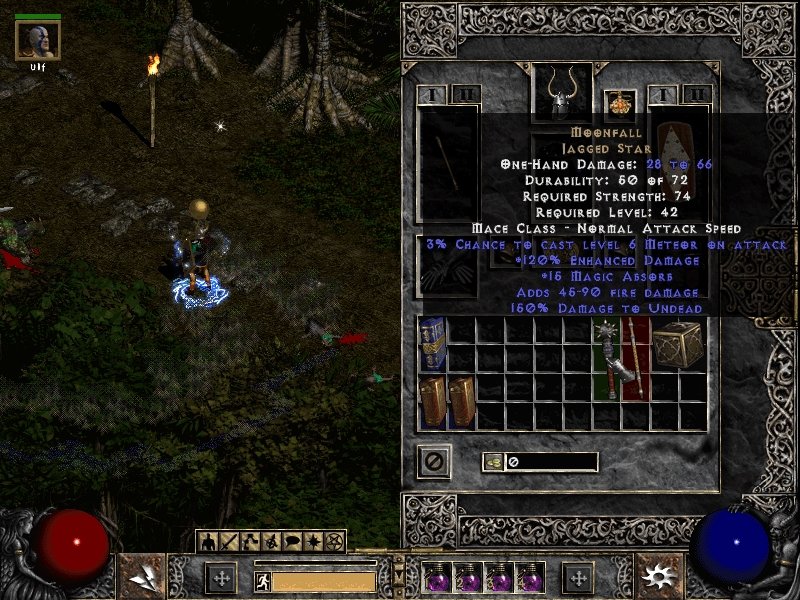The height and width of the screenshot is (600, 800).
Task: Click the equipped gloves slot
Action: (447, 268)
